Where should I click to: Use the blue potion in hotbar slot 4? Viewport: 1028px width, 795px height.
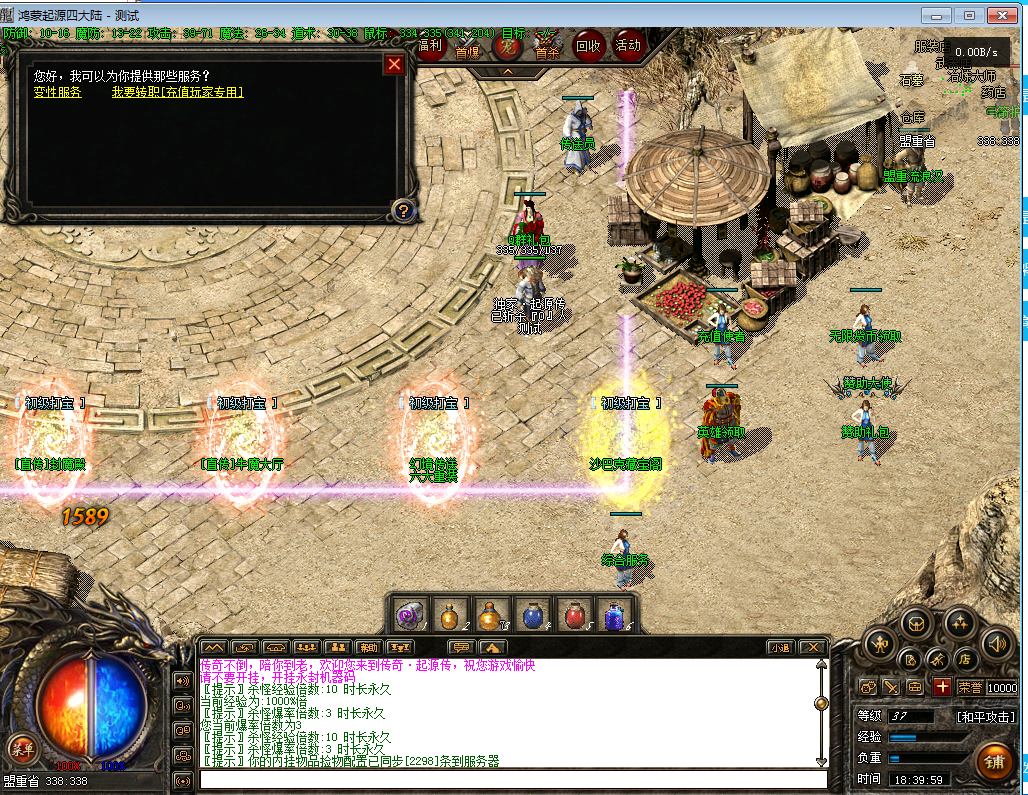pyautogui.click(x=531, y=614)
